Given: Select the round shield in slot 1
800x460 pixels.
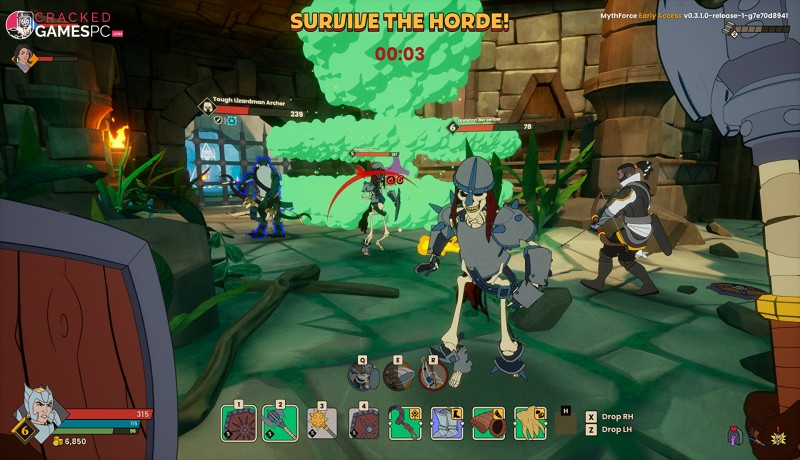Looking at the screenshot, I should point(239,423).
